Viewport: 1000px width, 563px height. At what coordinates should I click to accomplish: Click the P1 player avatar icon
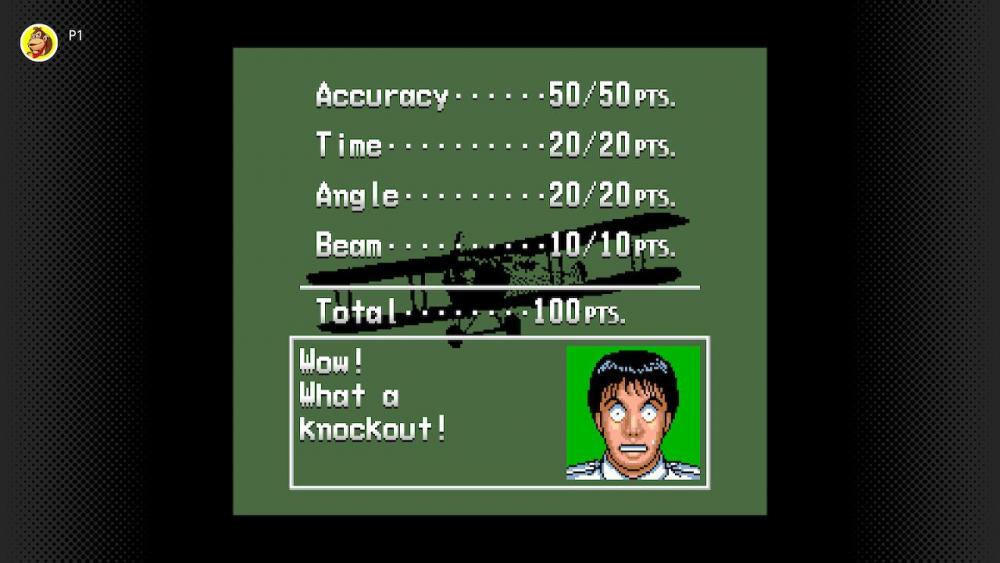(x=39, y=43)
